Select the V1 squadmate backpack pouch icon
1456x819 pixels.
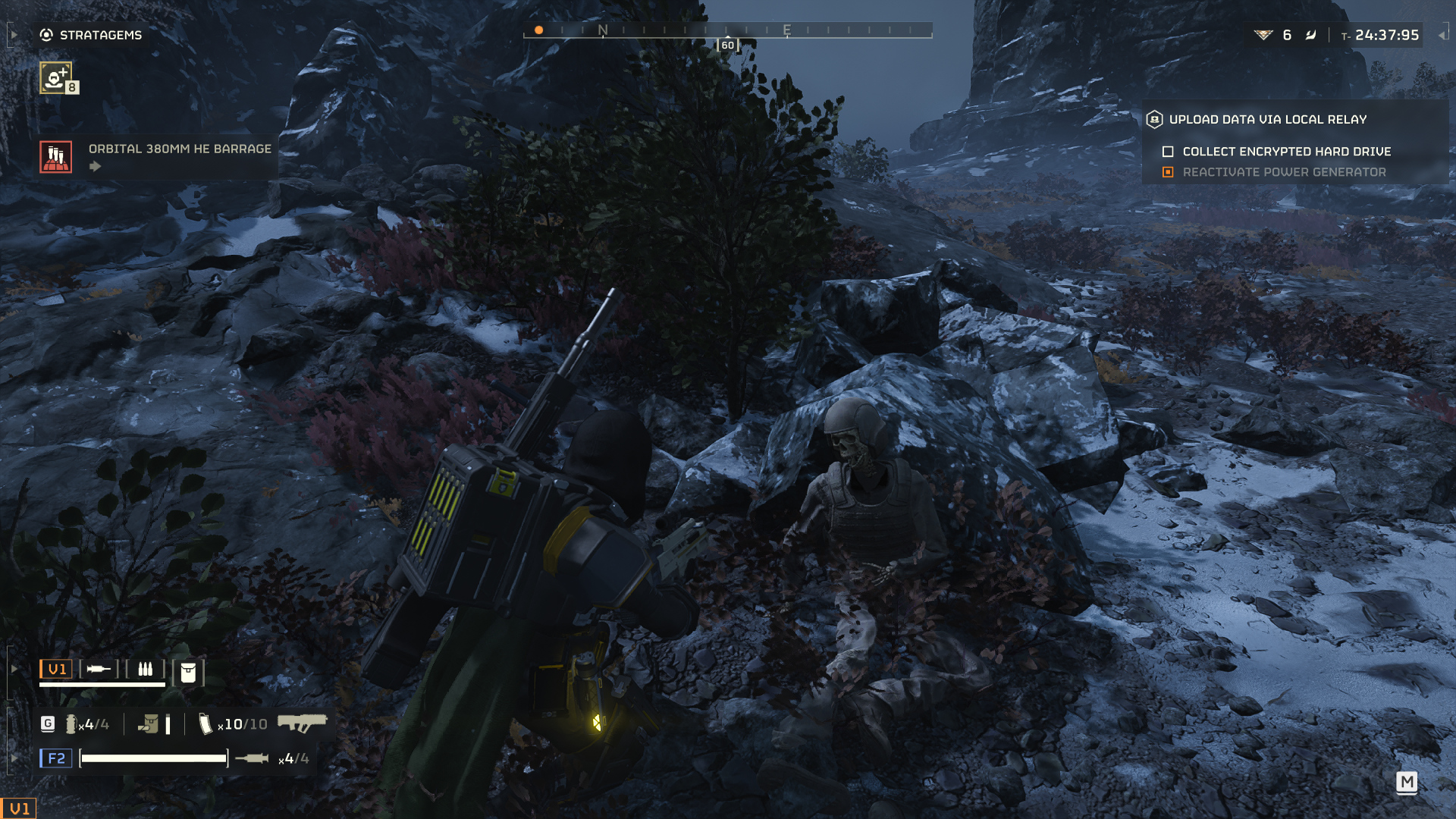(188, 672)
